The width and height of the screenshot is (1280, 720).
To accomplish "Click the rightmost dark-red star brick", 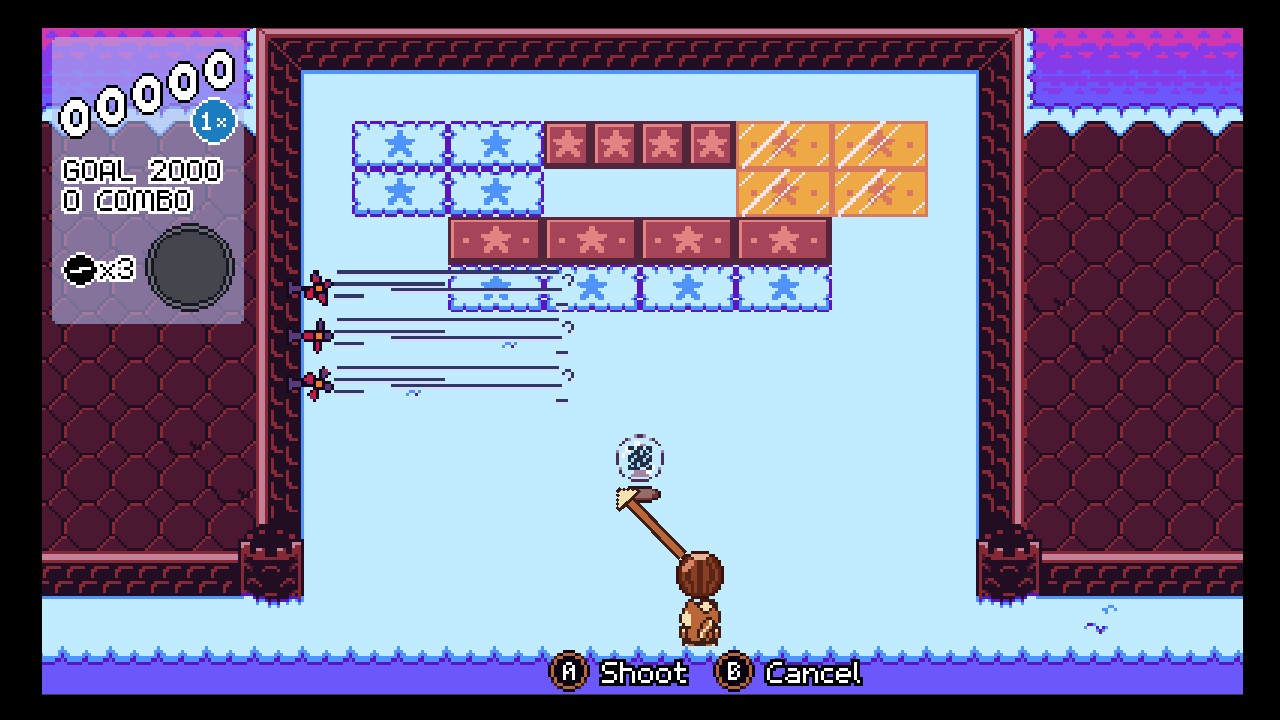I will coord(781,240).
